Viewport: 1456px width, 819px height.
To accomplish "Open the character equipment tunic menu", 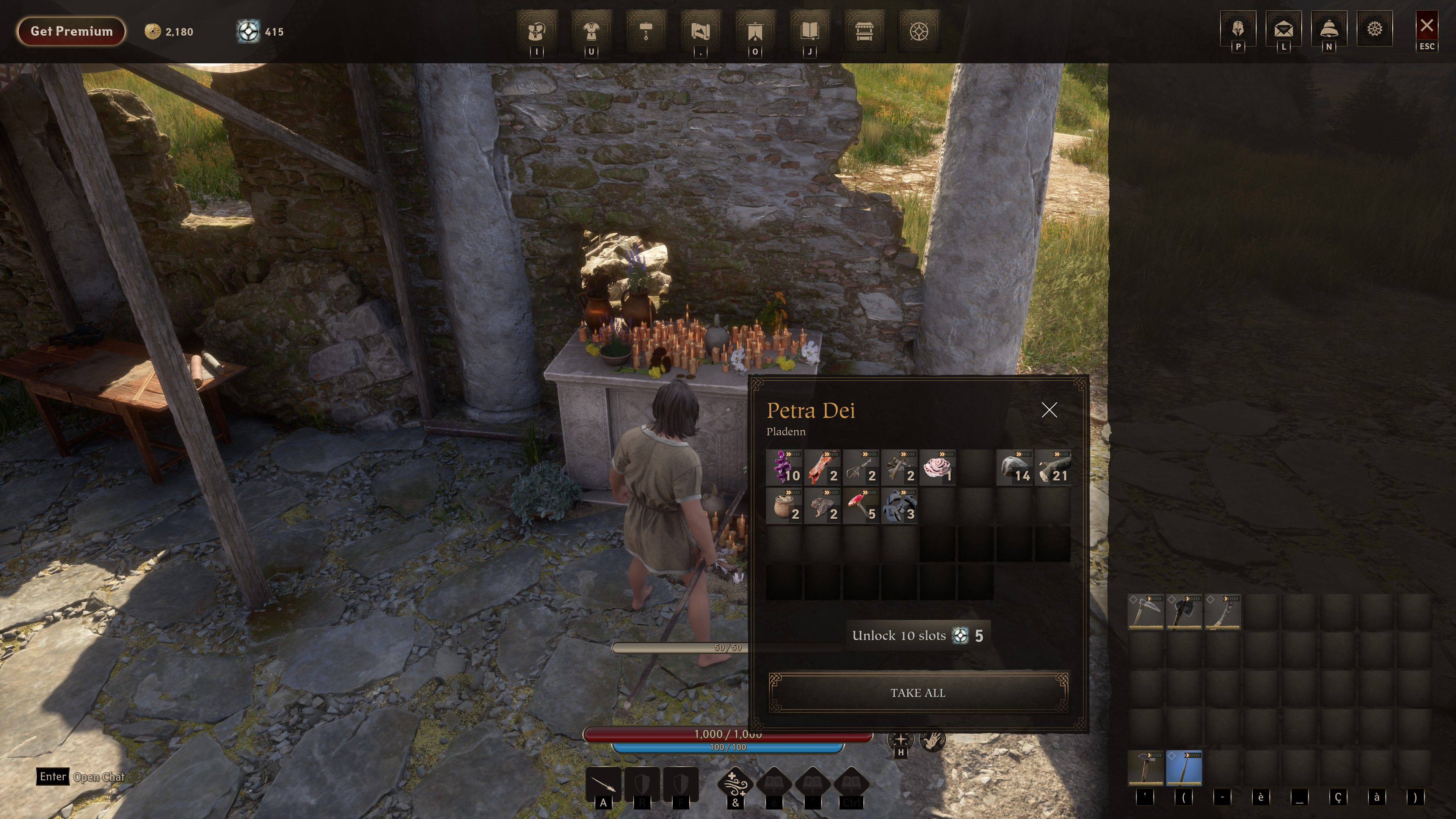I will [x=591, y=31].
